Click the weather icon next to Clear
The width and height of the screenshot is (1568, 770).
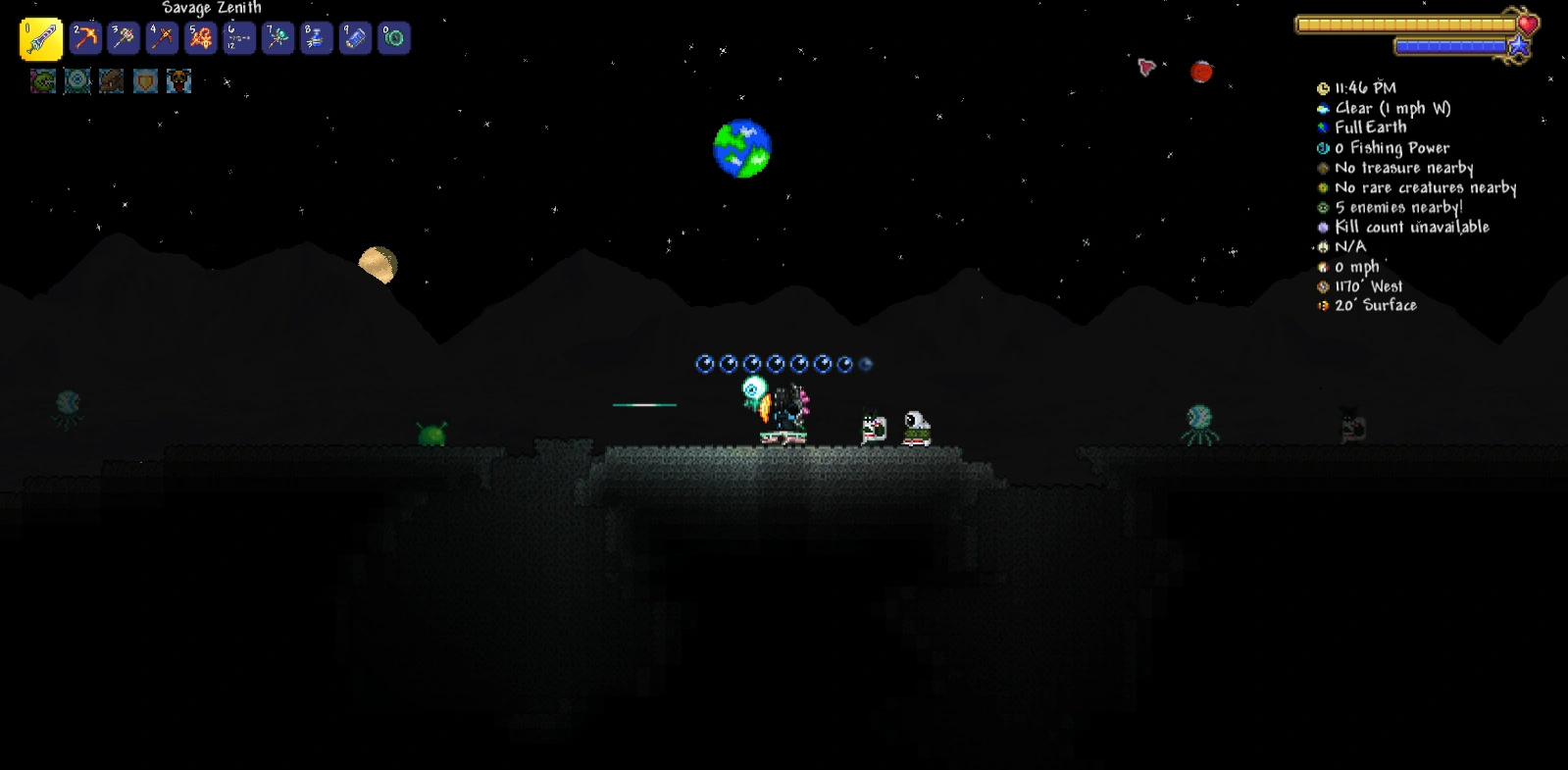tap(1323, 109)
